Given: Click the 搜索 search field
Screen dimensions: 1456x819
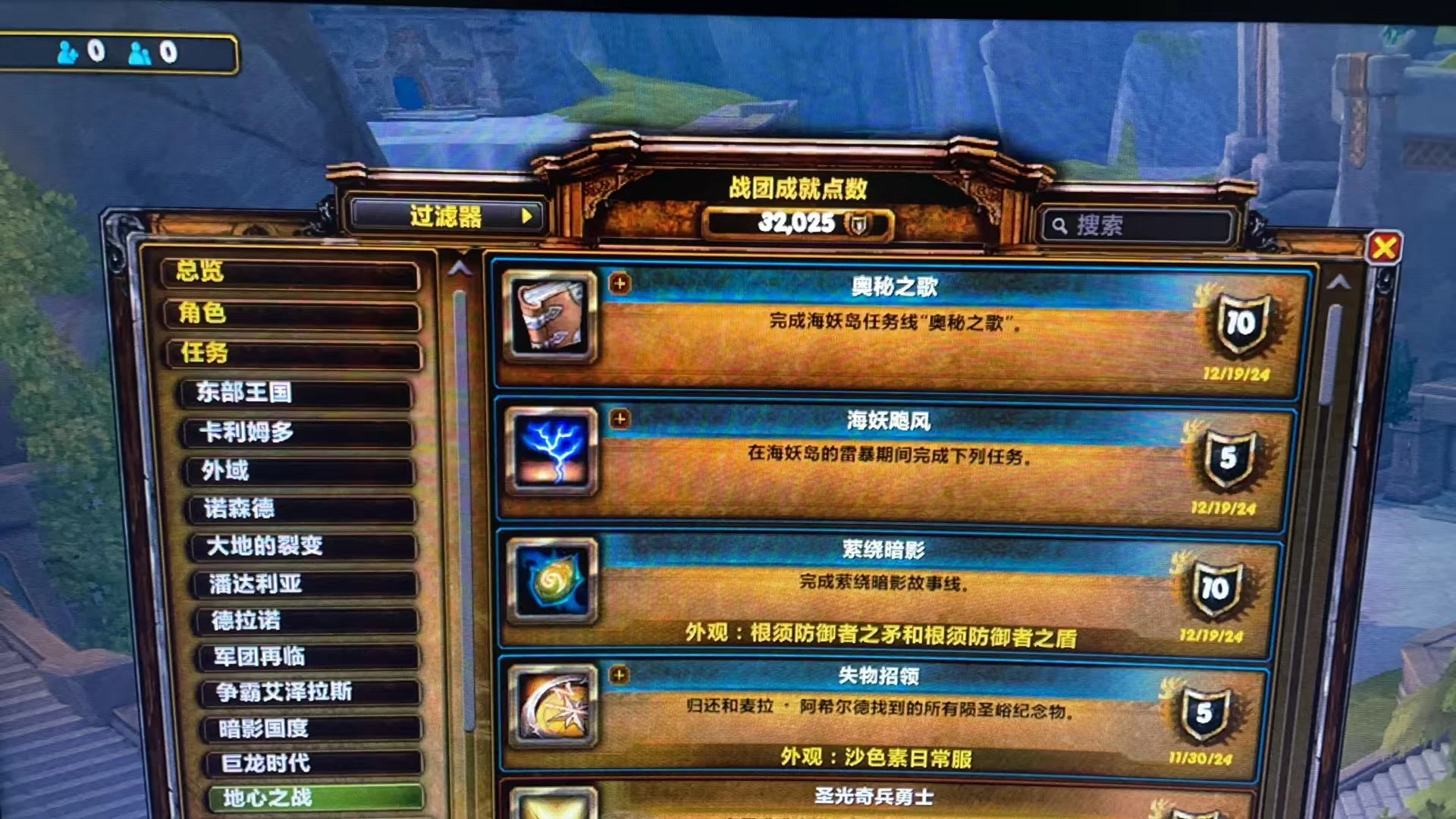Looking at the screenshot, I should (x=1137, y=225).
